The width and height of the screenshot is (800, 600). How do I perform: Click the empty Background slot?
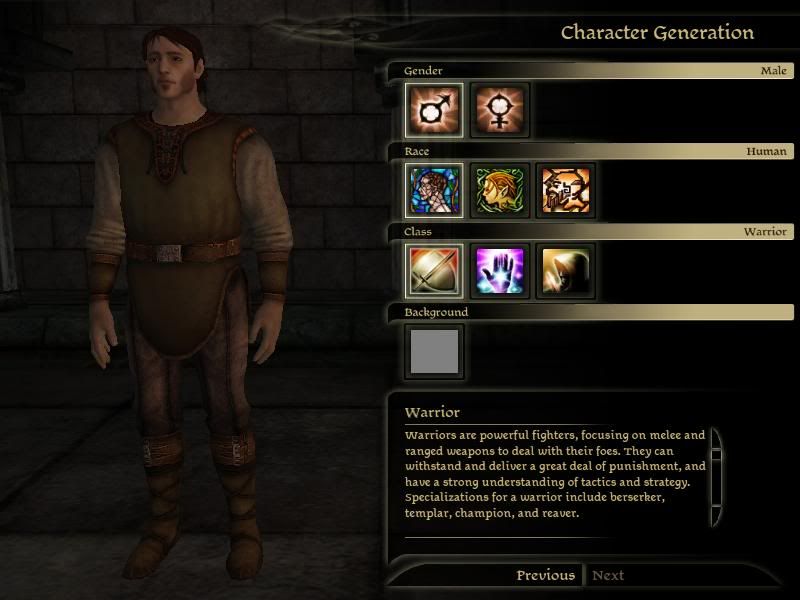click(x=434, y=351)
